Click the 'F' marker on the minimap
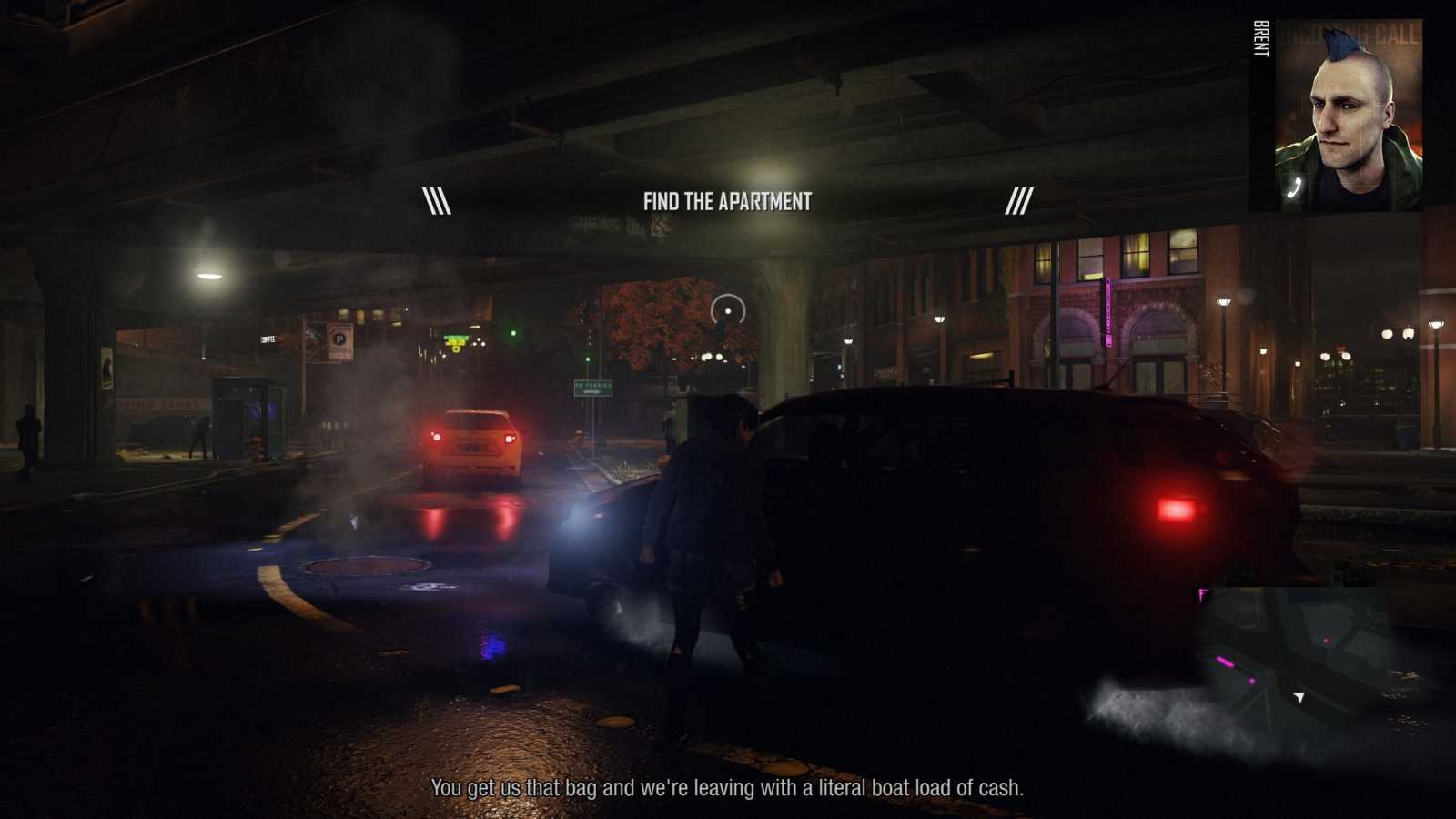Image resolution: width=1456 pixels, height=819 pixels. [1202, 593]
